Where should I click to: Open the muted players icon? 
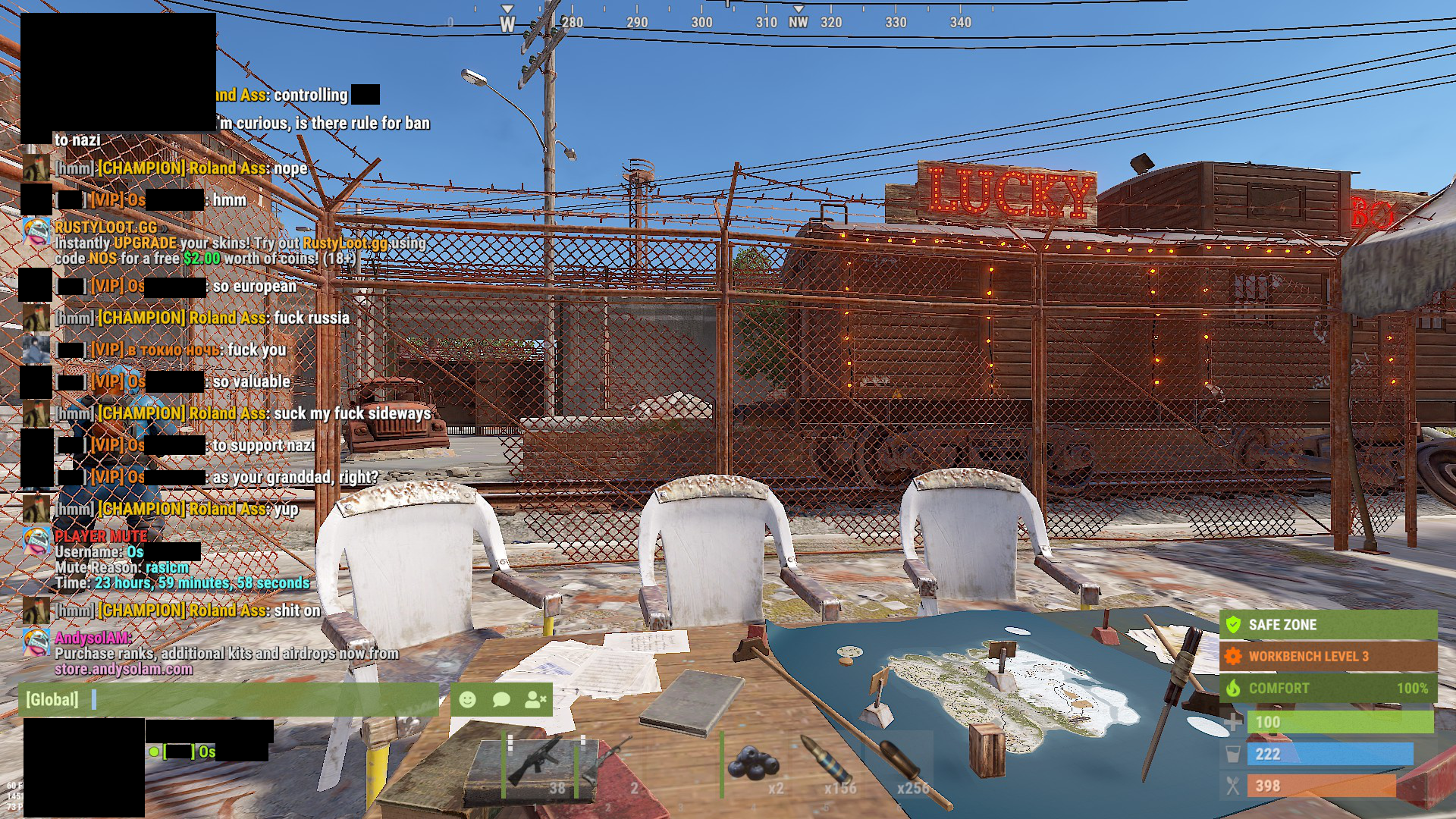coord(535,699)
